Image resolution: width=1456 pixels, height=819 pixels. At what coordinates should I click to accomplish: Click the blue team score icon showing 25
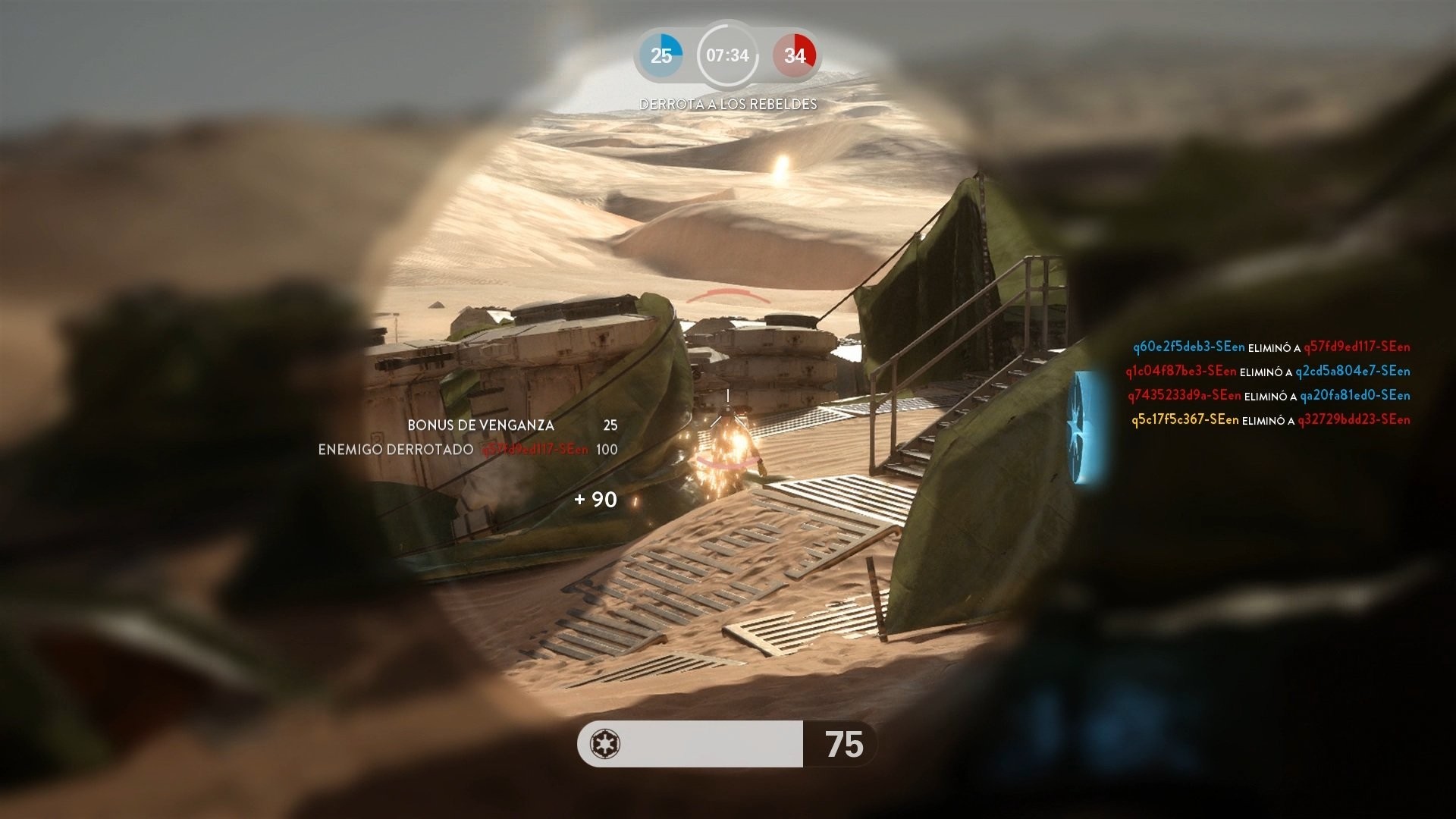661,55
